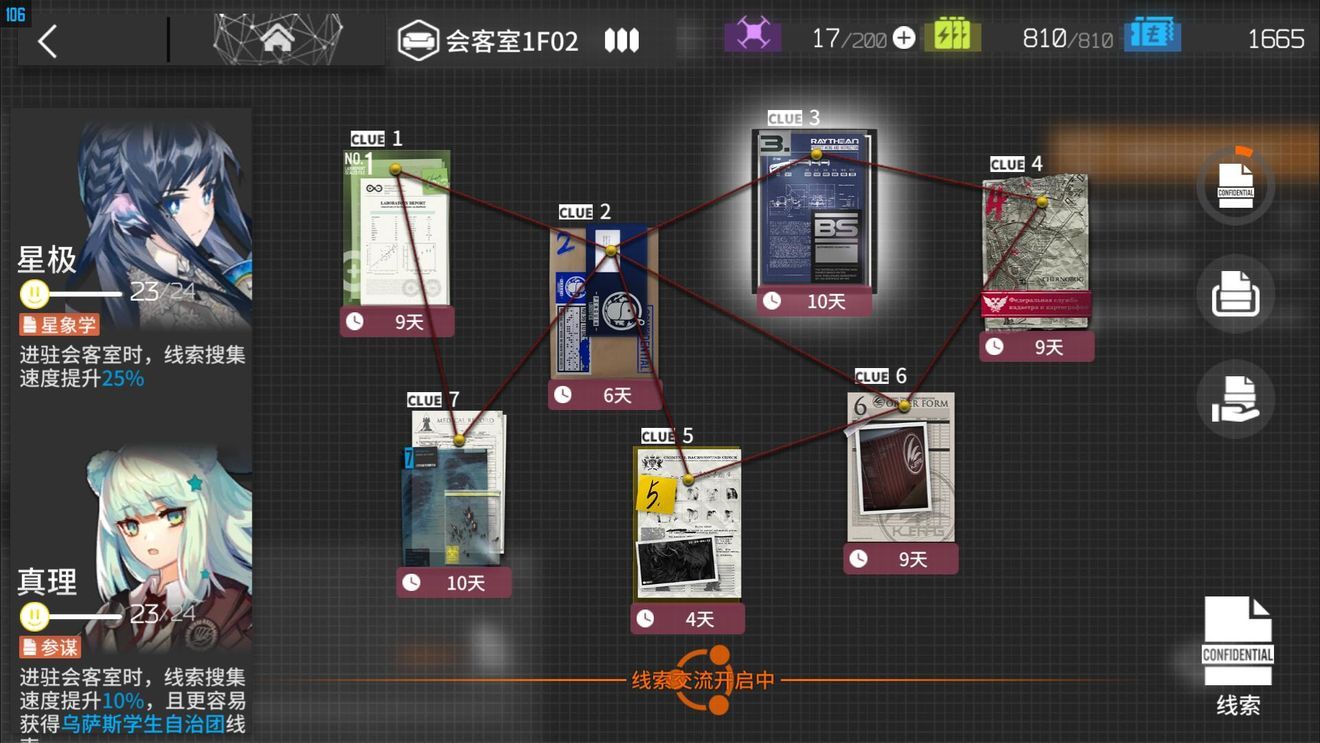Return to base via the home icon
1320x743 pixels.
tap(277, 40)
